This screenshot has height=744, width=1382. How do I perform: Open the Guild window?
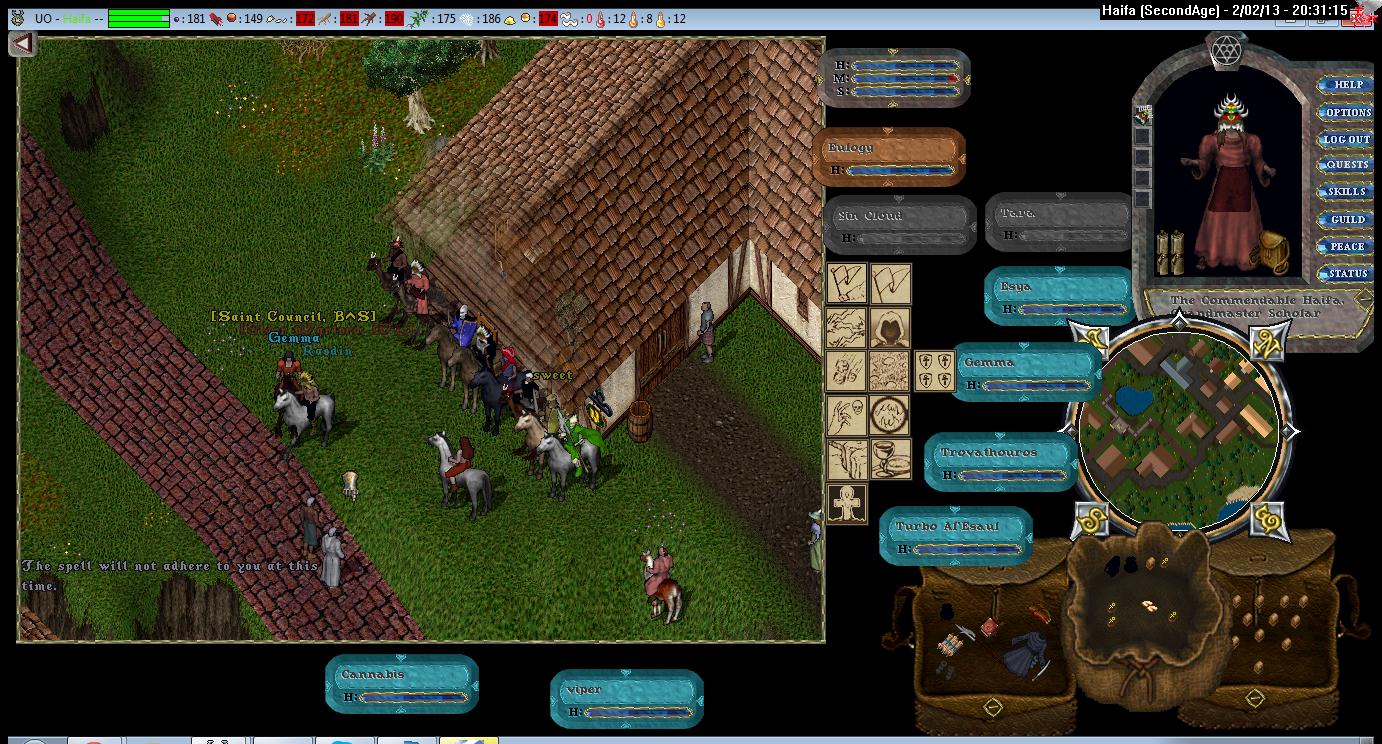pos(1347,219)
